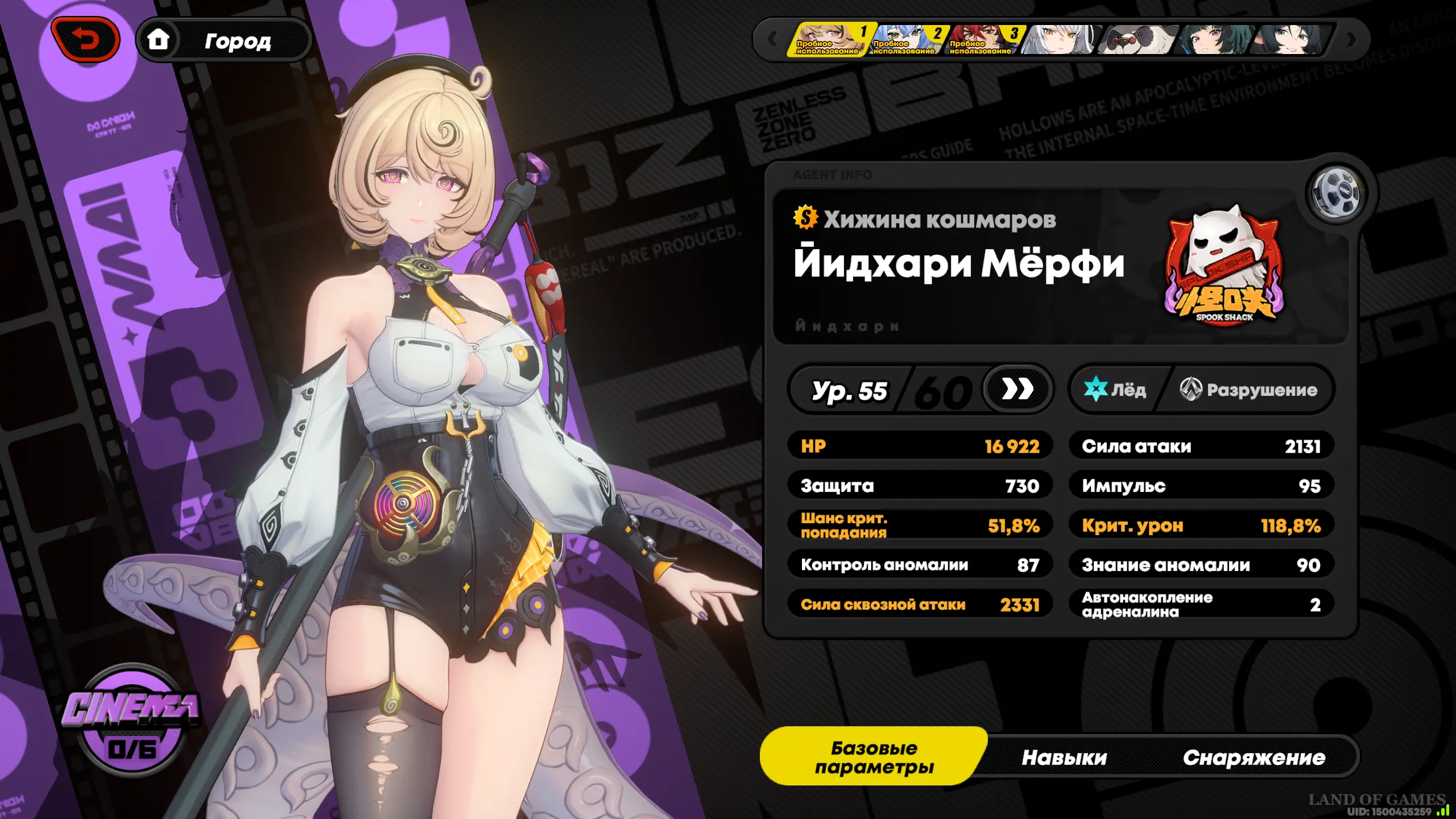Show the Лёд attribute details
Screen dimensions: 1456x819
click(1115, 390)
